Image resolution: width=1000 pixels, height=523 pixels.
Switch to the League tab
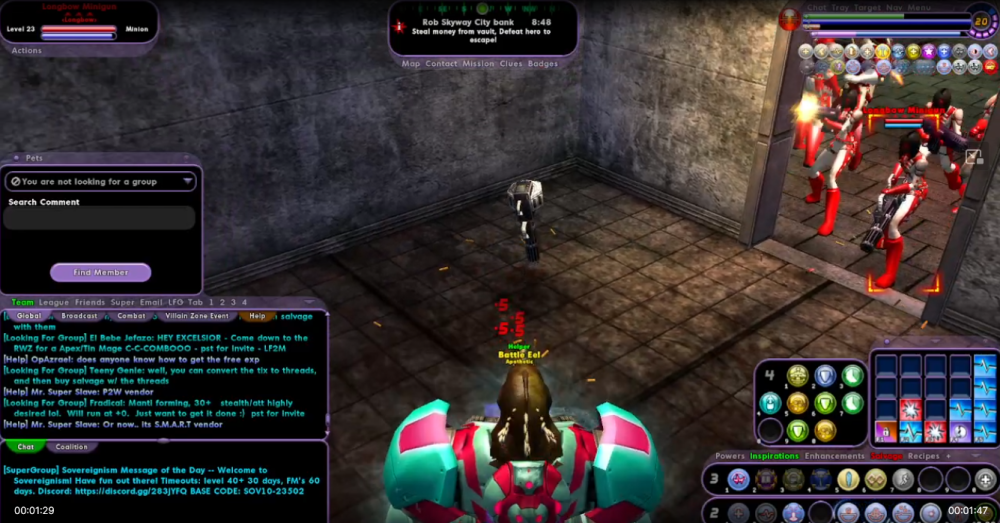(x=54, y=302)
